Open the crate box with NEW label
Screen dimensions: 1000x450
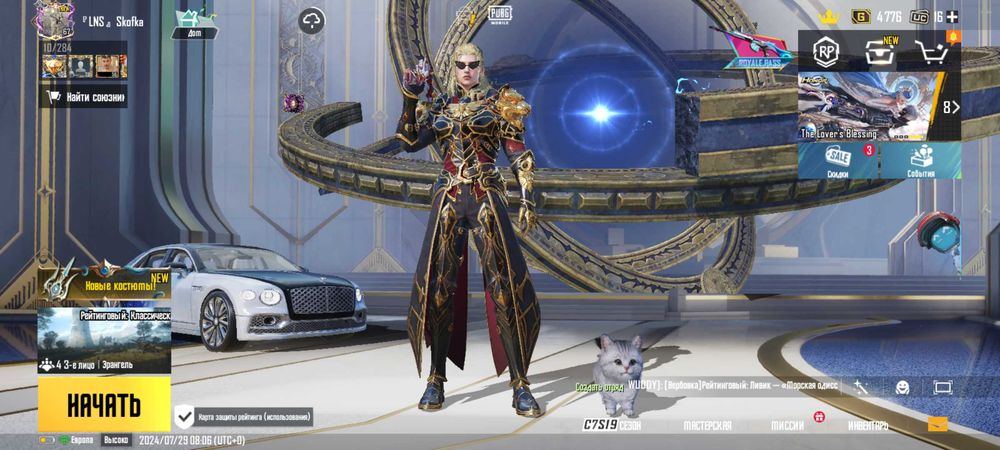[877, 51]
